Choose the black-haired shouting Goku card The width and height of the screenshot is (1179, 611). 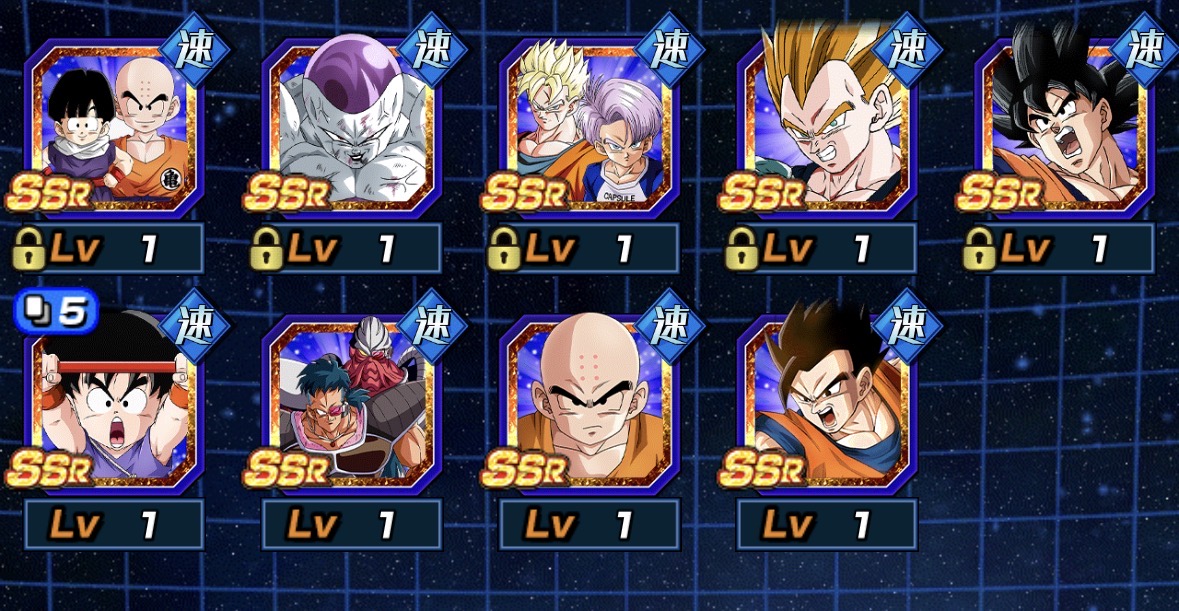click(x=1063, y=127)
